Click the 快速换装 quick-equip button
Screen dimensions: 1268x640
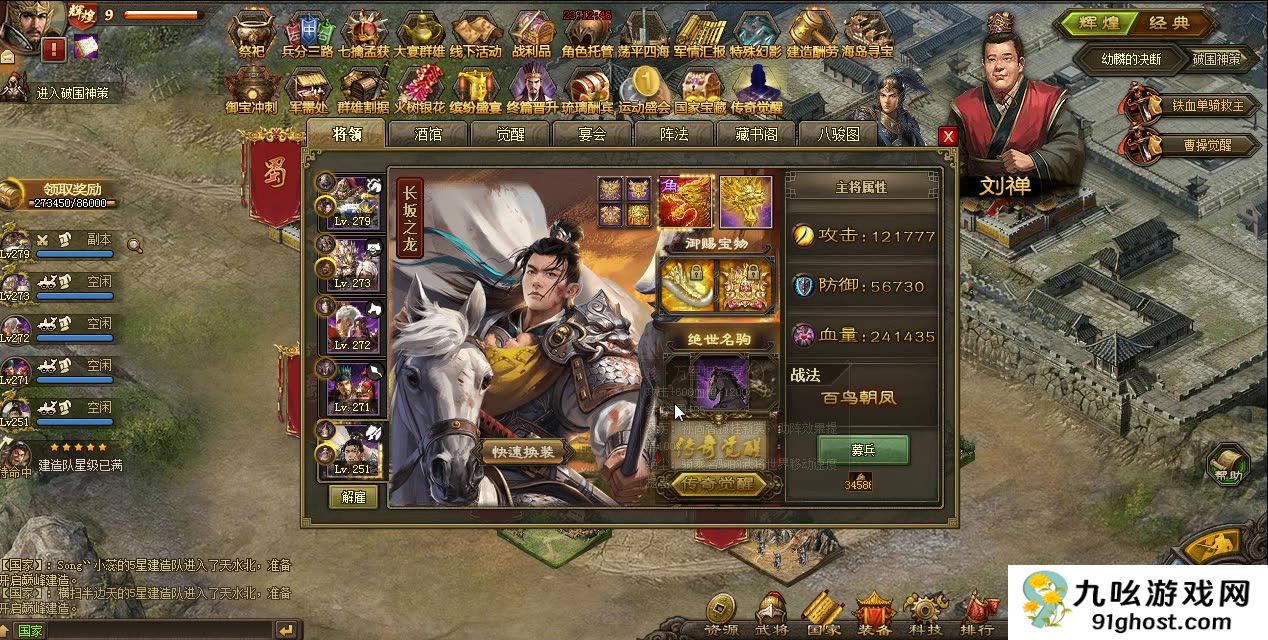coord(527,452)
